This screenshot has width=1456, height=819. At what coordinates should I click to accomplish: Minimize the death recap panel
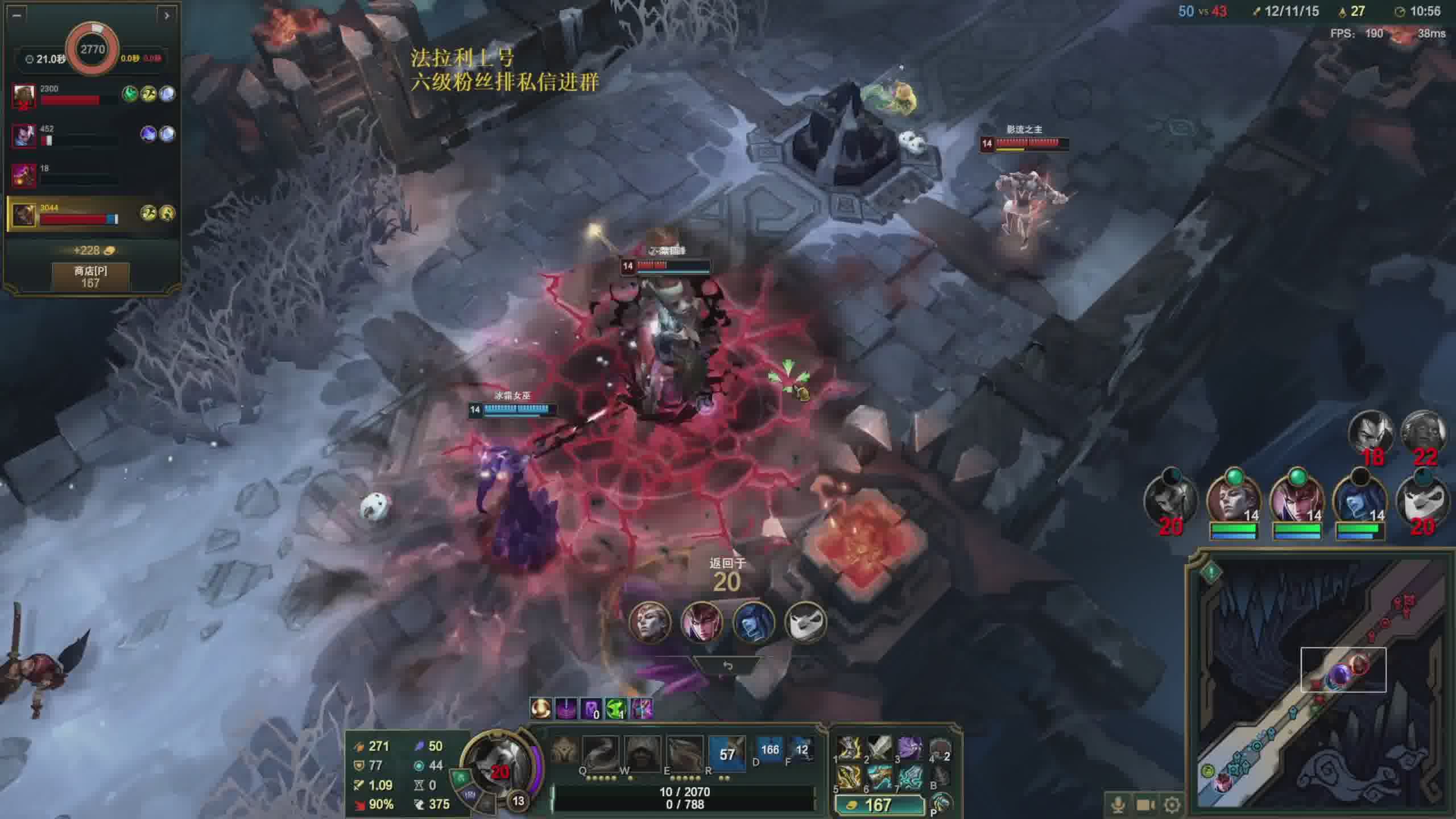(16, 15)
